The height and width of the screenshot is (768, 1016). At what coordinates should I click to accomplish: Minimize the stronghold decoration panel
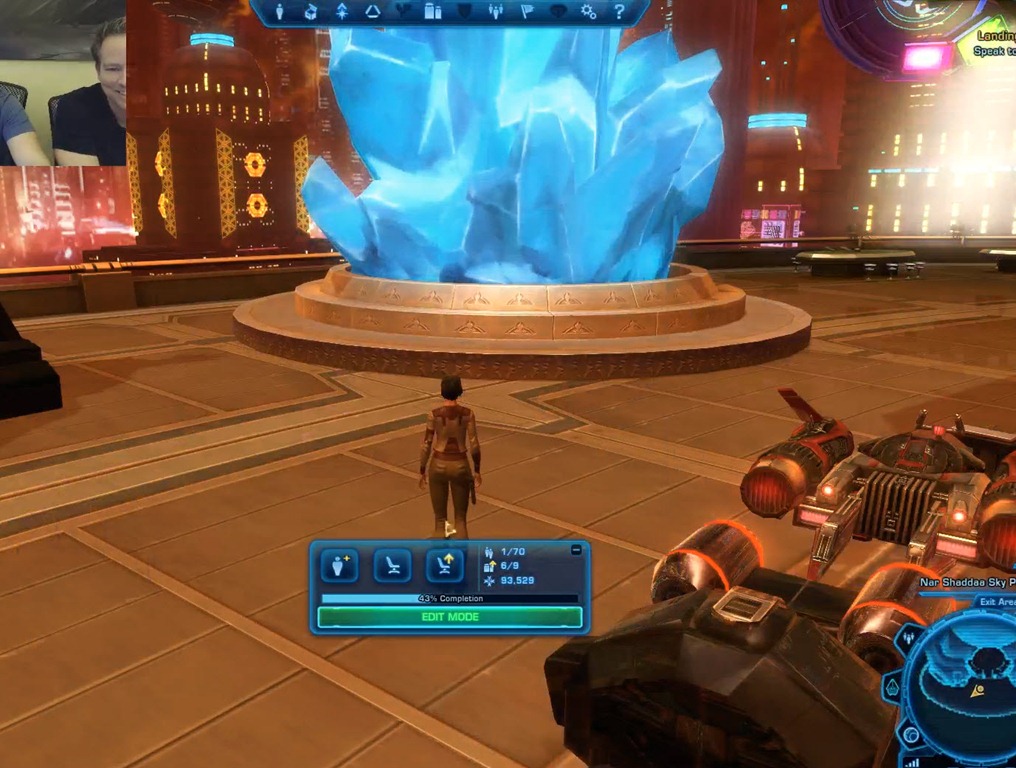pos(576,550)
